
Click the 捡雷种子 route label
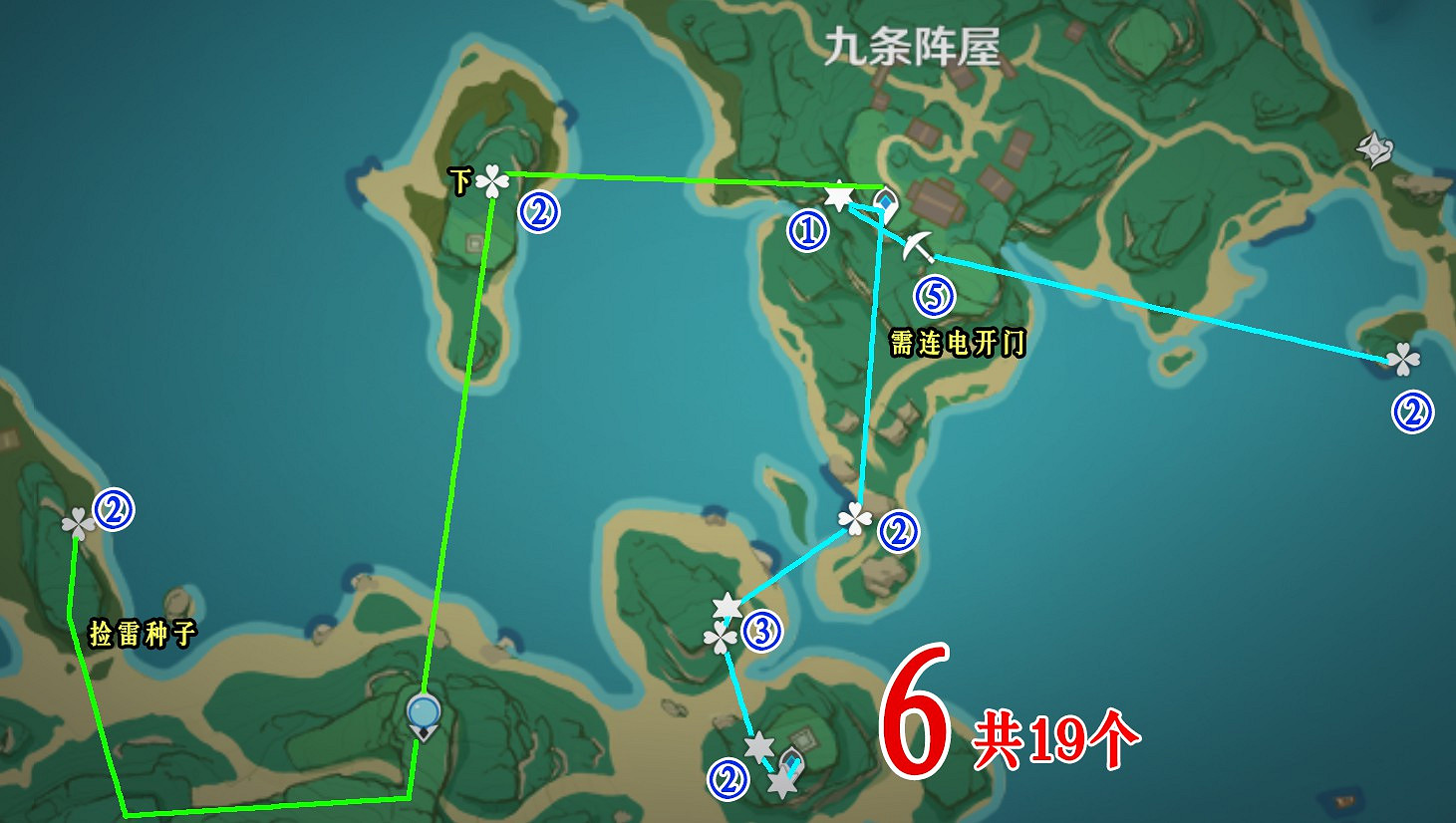click(x=142, y=631)
